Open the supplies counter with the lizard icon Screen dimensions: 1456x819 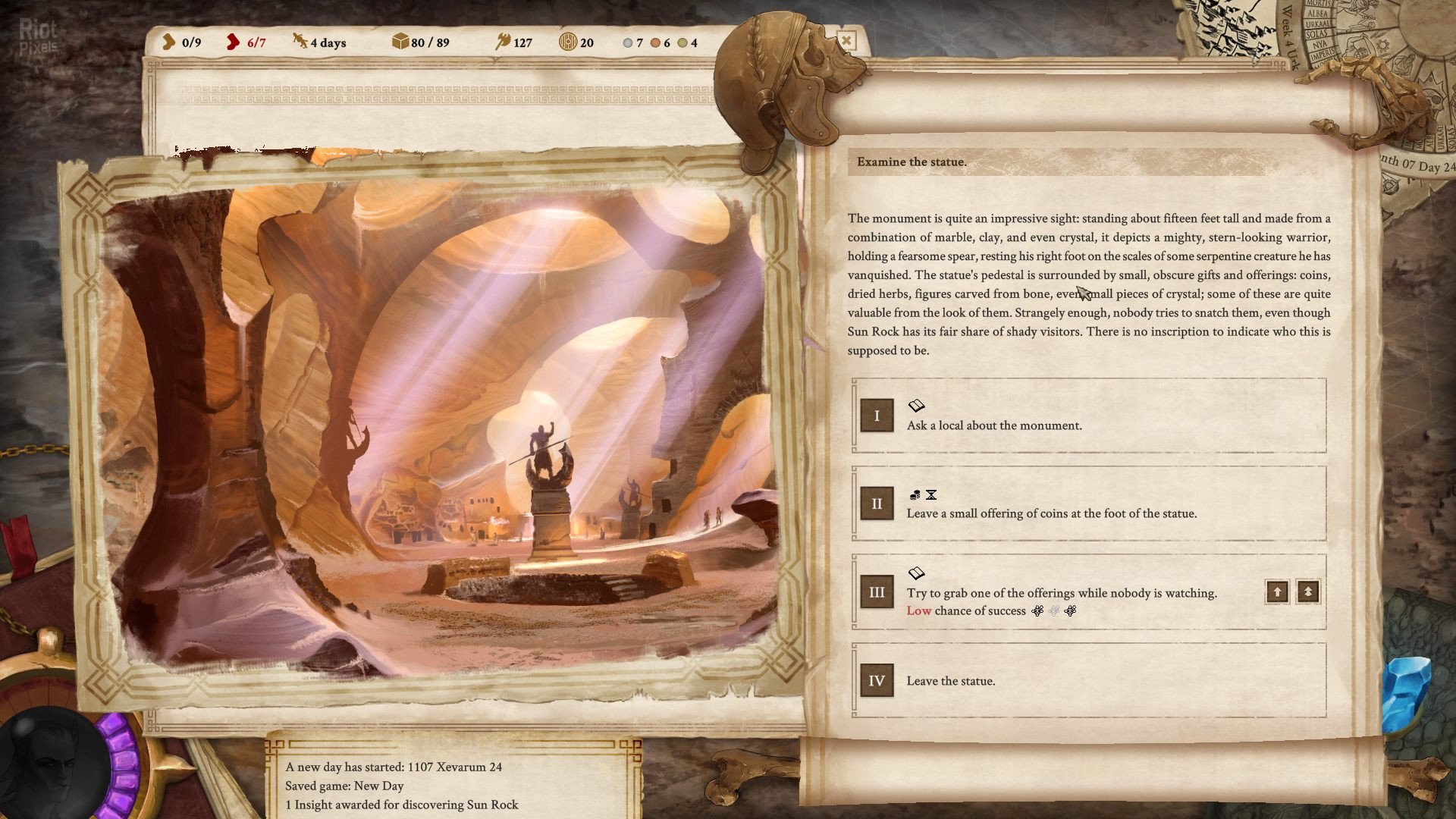[x=299, y=43]
